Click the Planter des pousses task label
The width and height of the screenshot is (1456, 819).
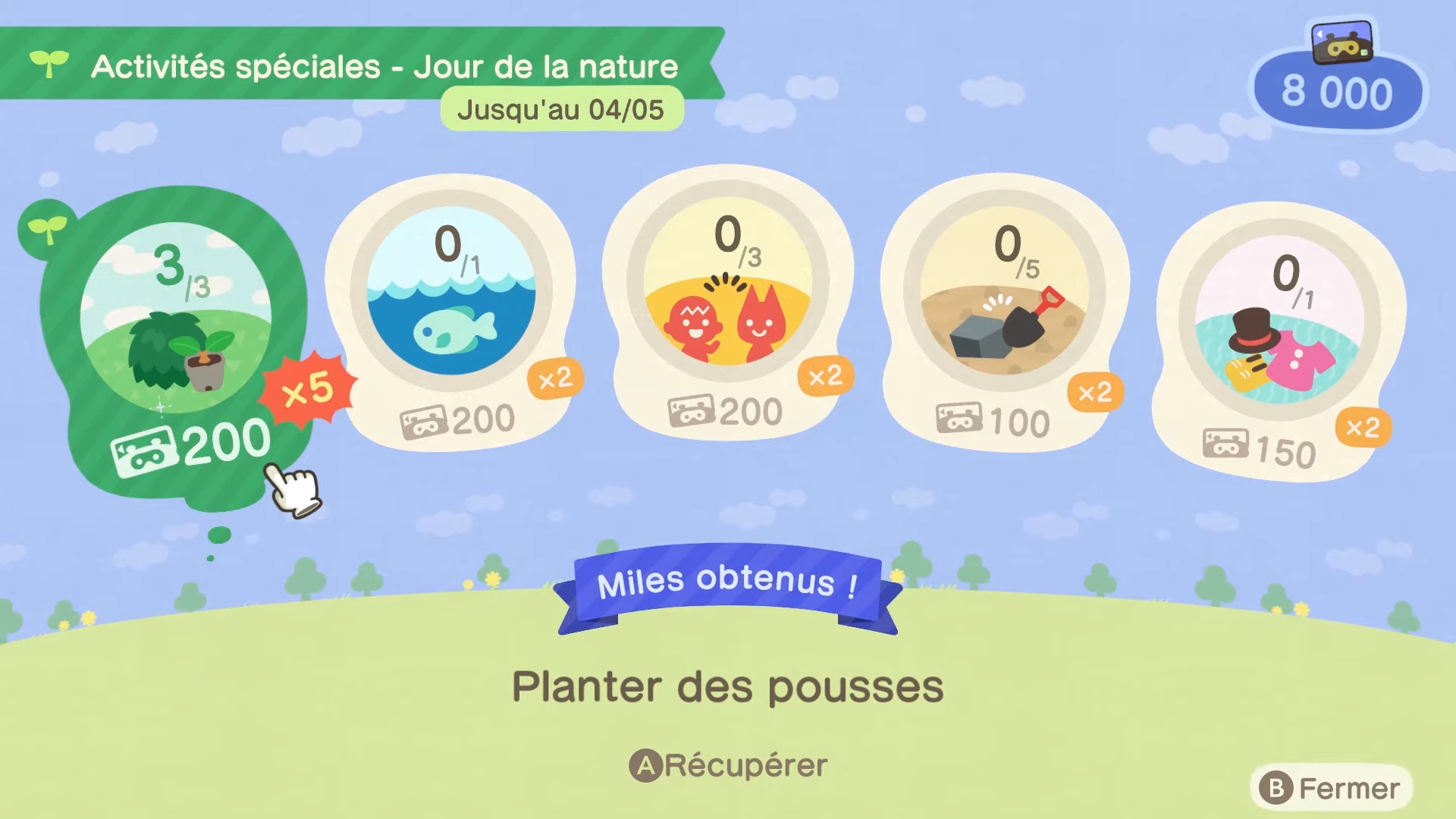pos(726,687)
